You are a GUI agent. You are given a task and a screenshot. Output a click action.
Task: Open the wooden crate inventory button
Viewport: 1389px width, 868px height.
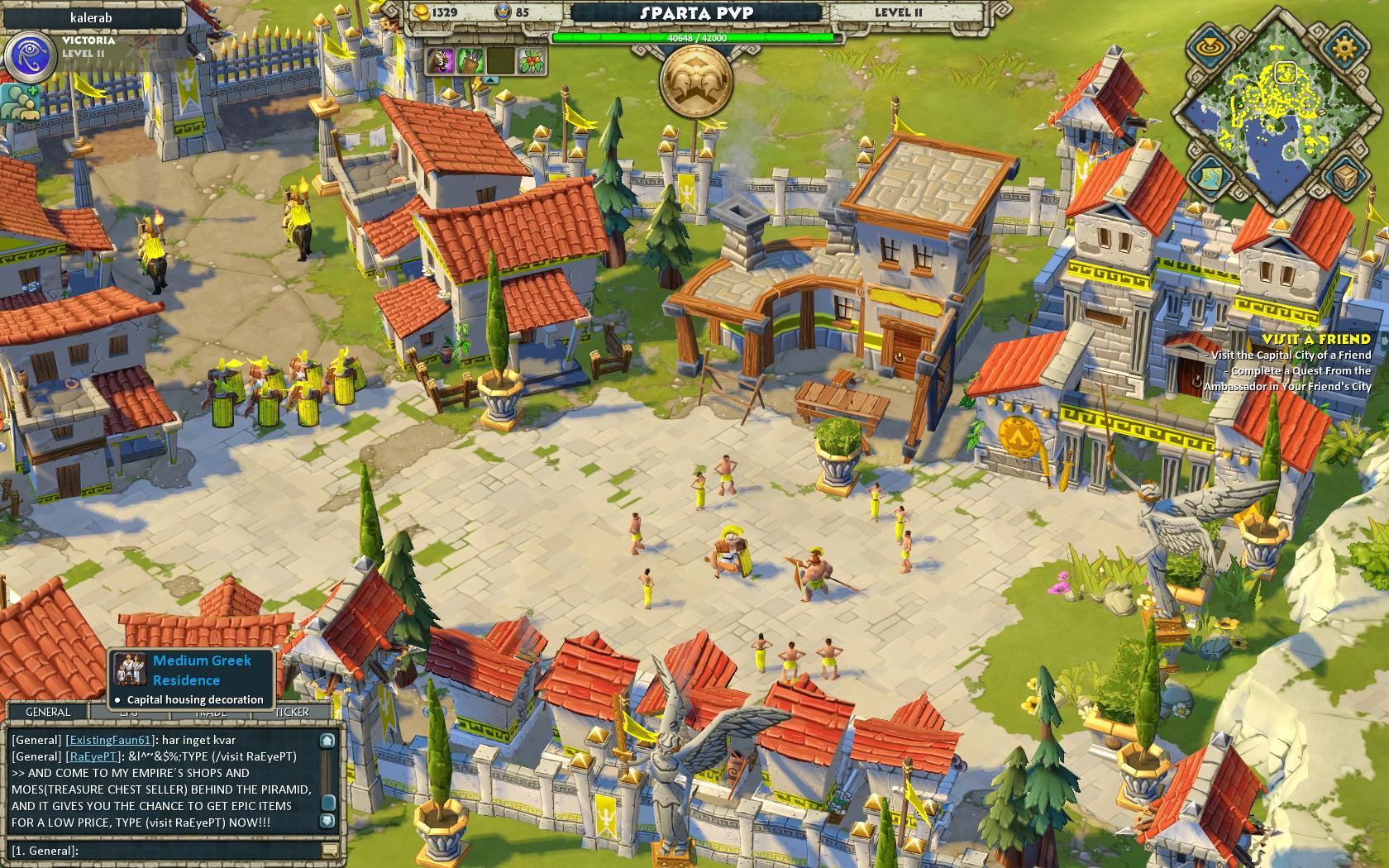(1344, 176)
